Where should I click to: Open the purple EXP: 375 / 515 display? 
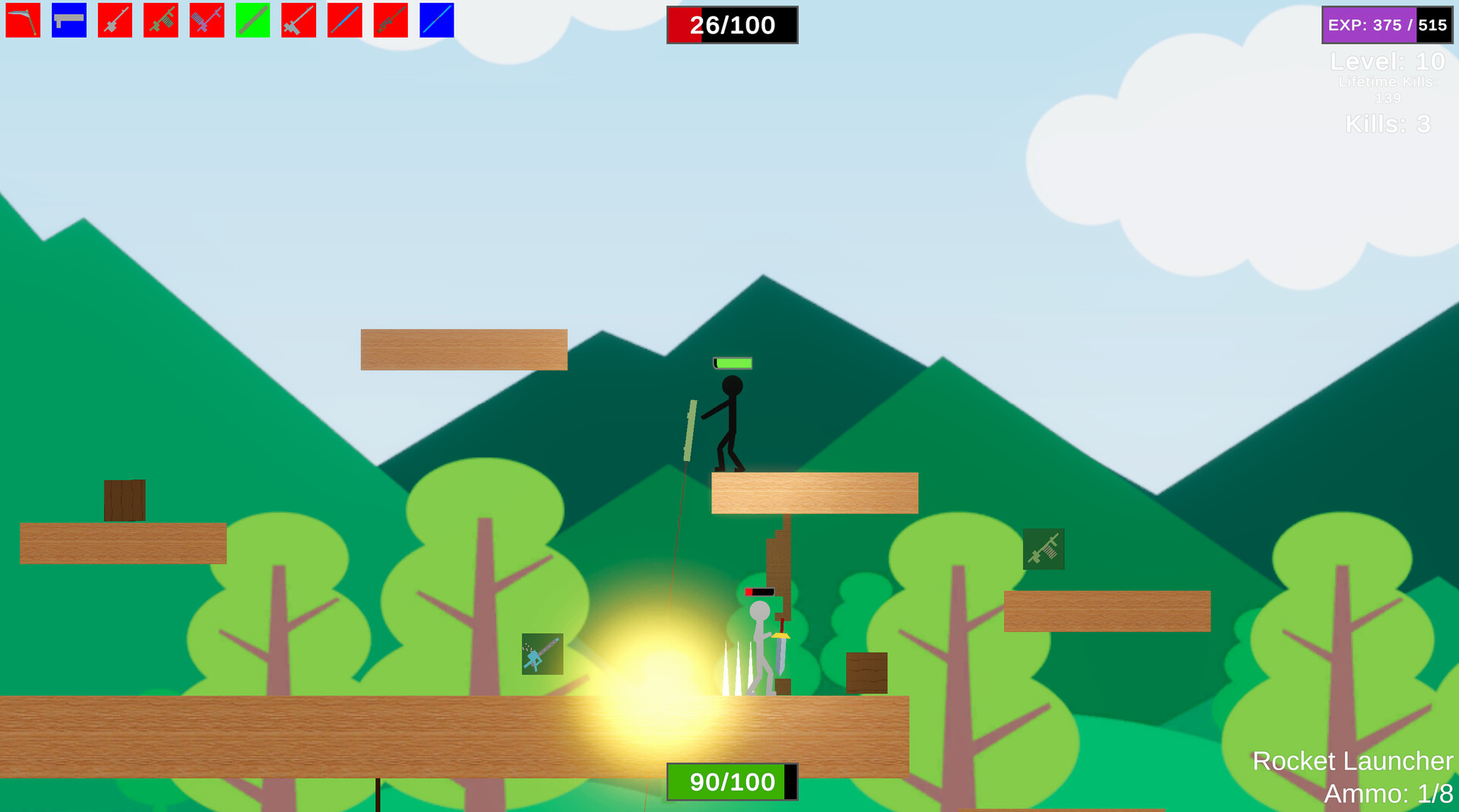point(1386,24)
